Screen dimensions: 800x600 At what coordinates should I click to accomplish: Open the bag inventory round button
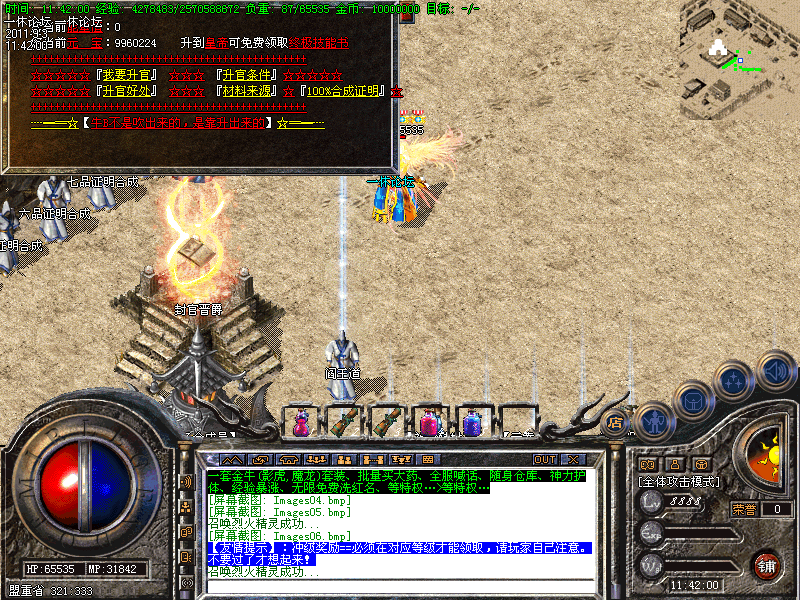(x=696, y=402)
